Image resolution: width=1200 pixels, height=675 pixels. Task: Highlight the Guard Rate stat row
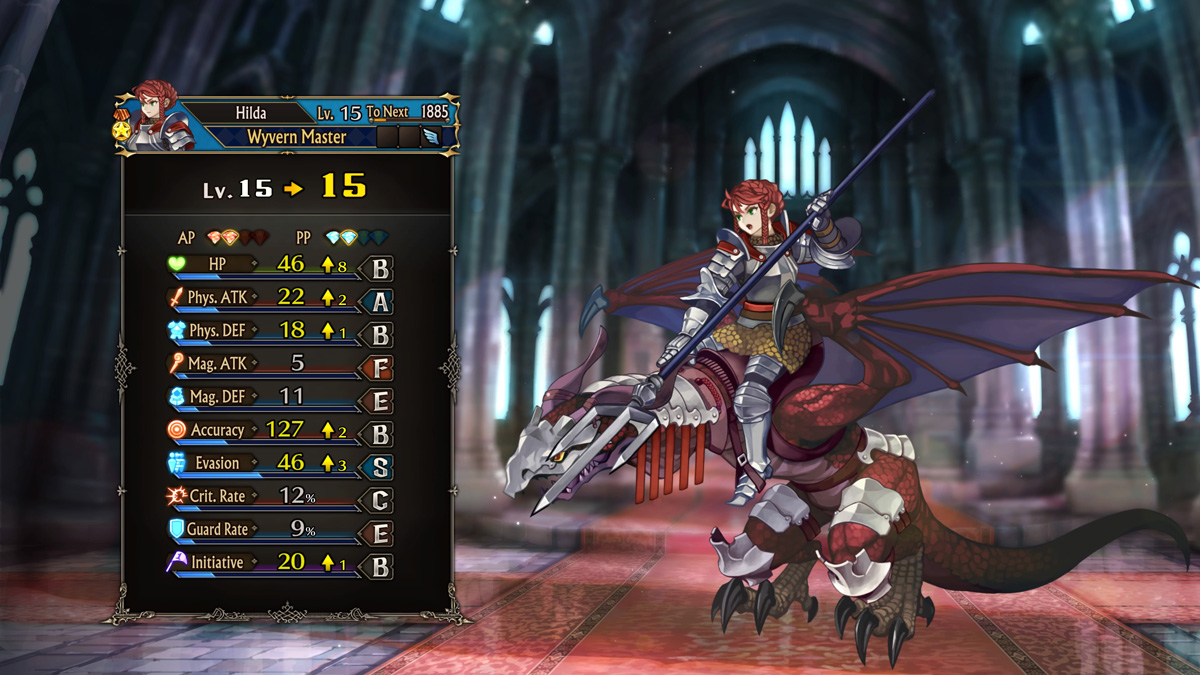click(278, 529)
